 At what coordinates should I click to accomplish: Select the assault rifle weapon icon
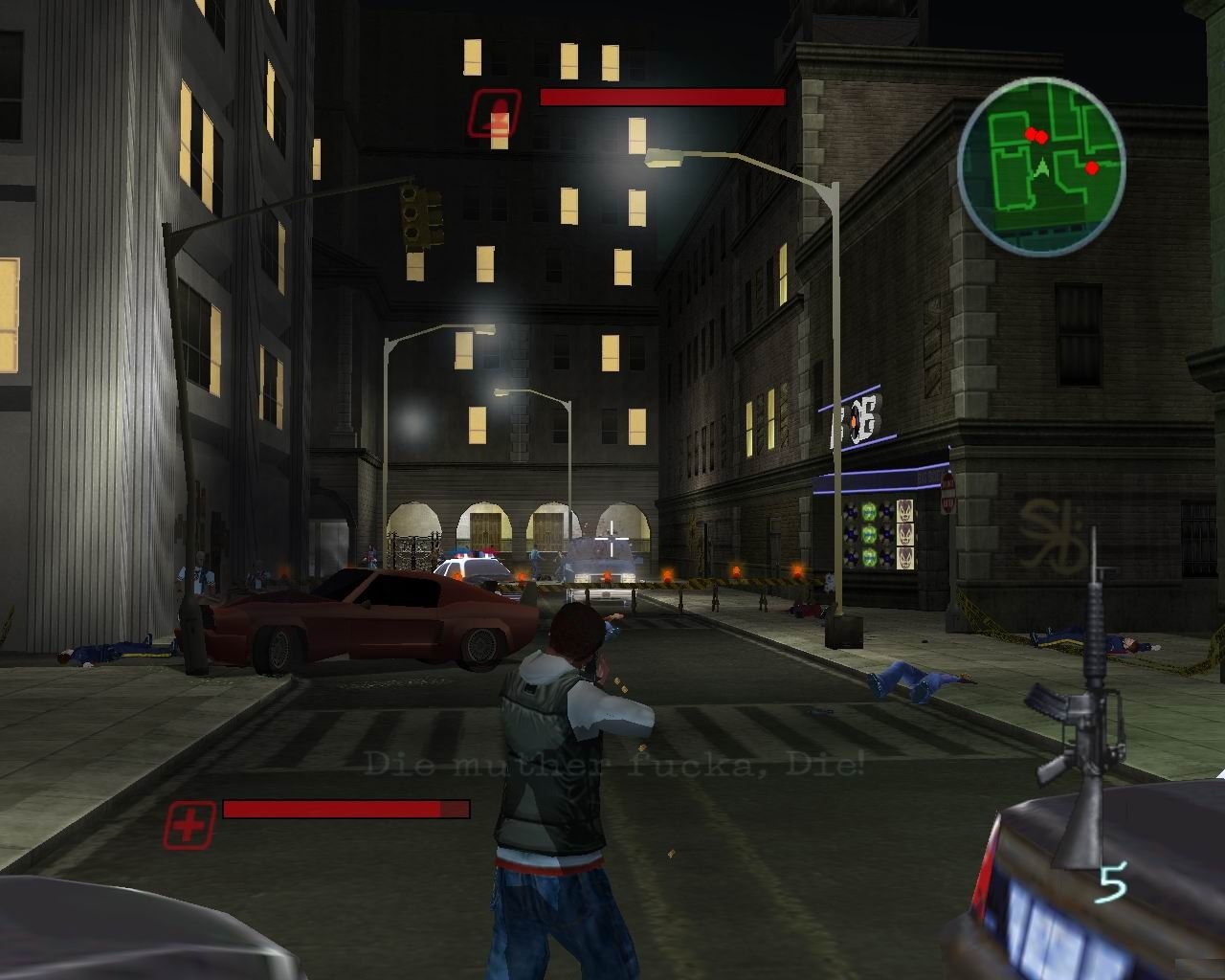(x=1080, y=708)
